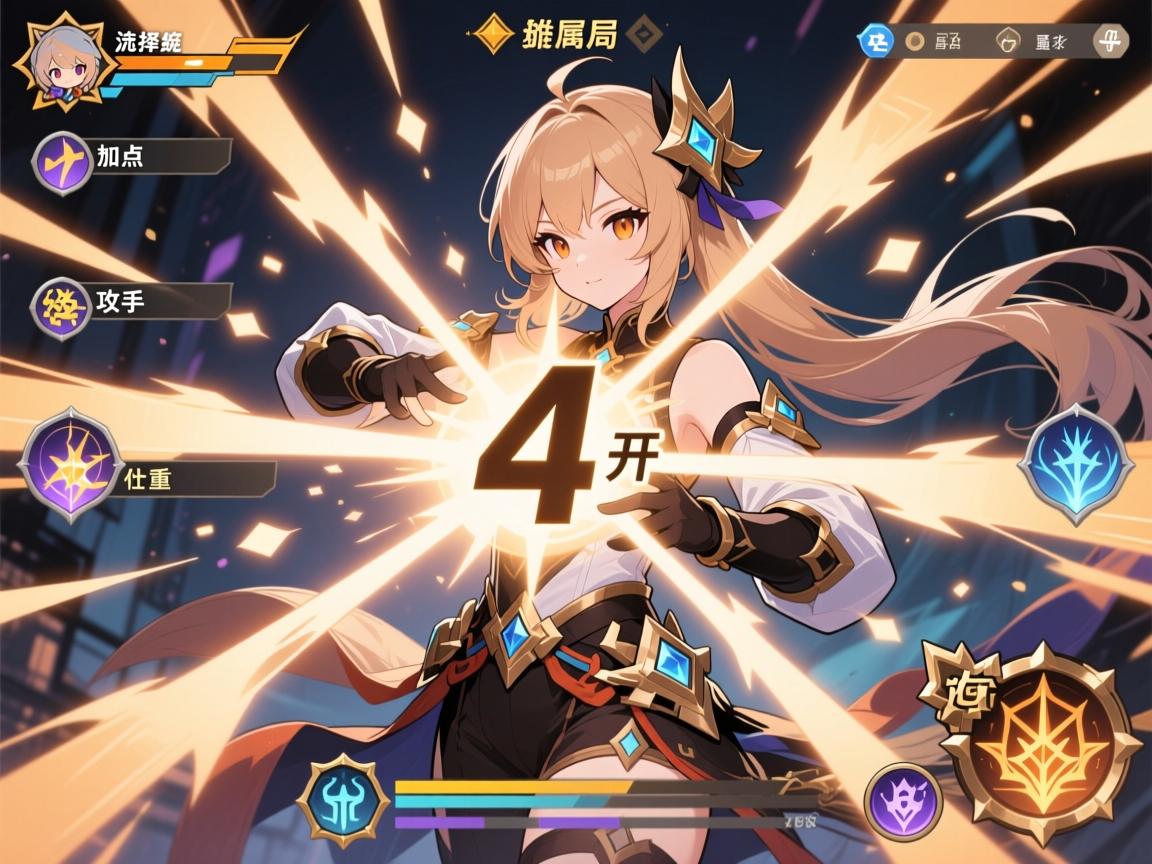
Task: Tap the blue ice crystal skill icon
Action: point(1076,463)
